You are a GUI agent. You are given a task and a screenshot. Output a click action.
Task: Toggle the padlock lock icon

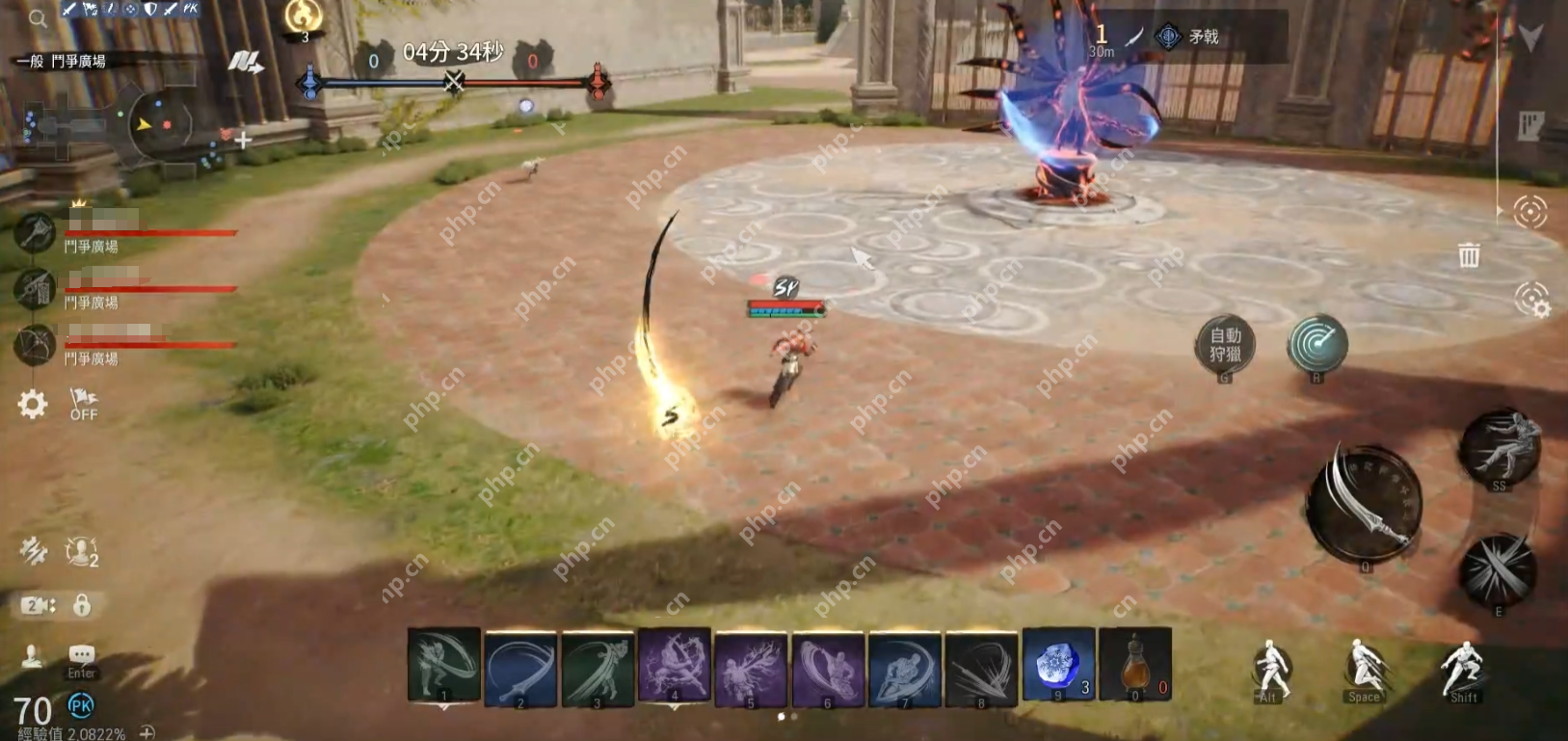82,605
